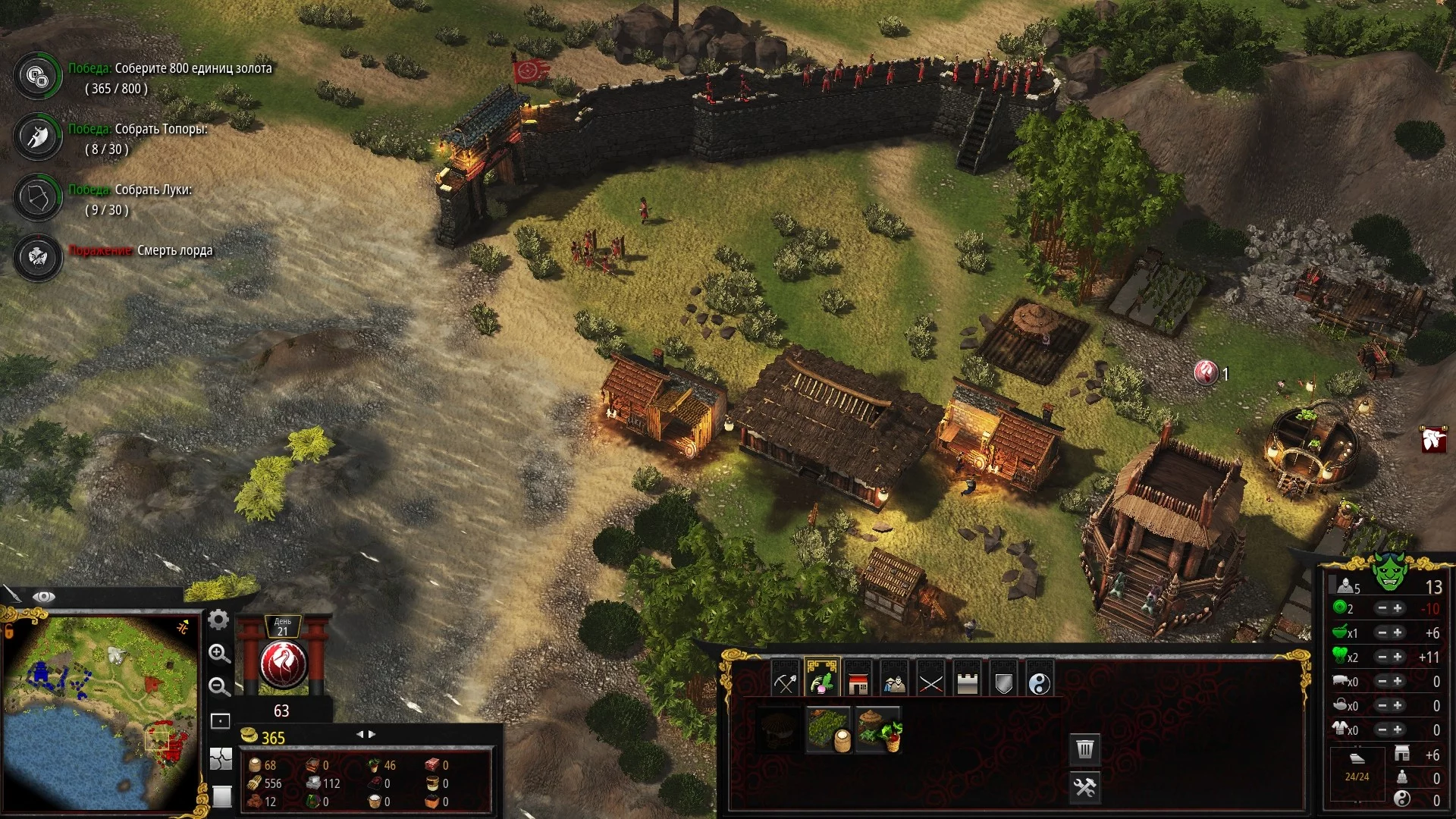Open the industry pickaxe-and-shovel build tab

[x=786, y=681]
